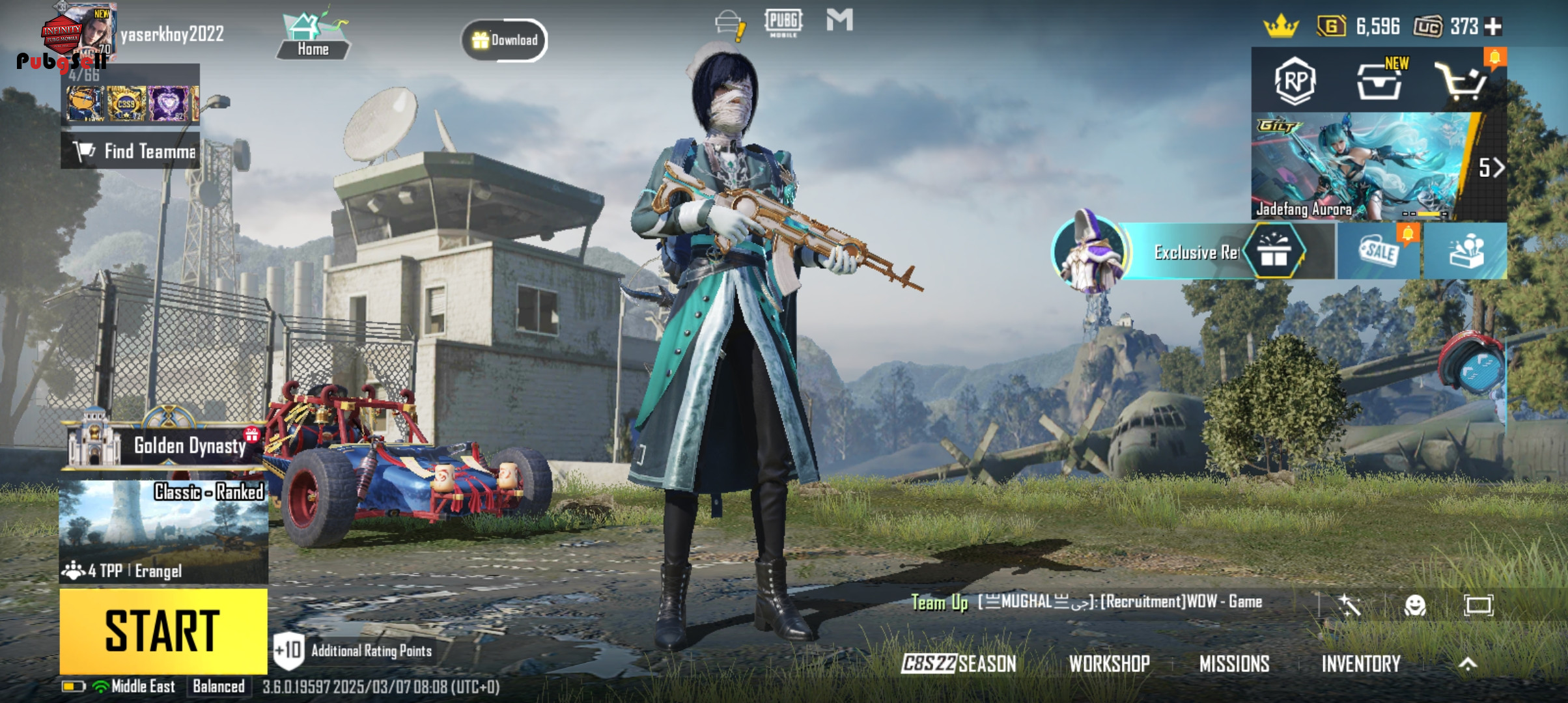This screenshot has height=703, width=1568.
Task: Go to the Home icon
Action: click(x=313, y=38)
